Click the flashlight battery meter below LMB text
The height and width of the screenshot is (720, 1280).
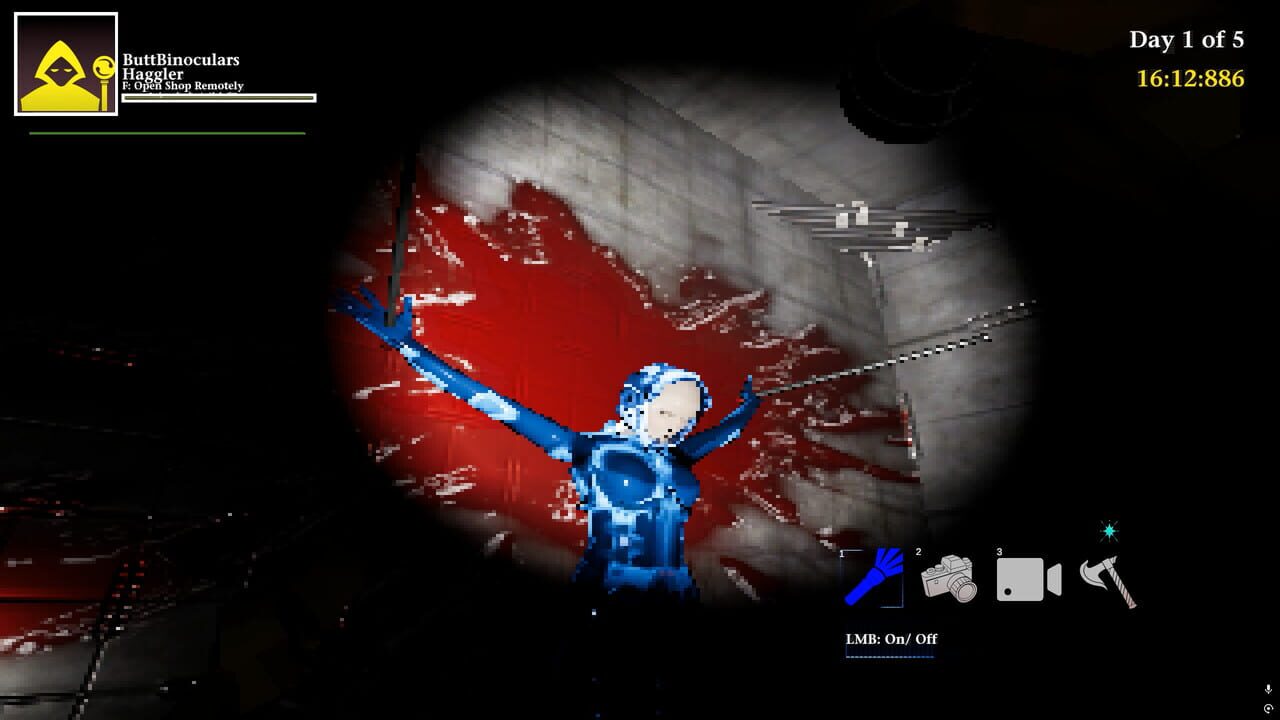(x=890, y=657)
